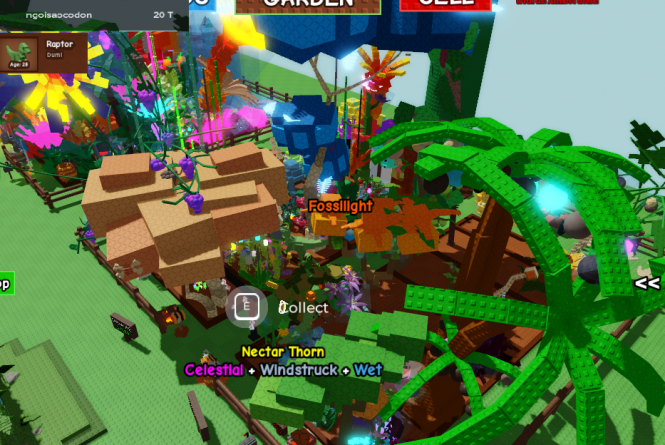The width and height of the screenshot is (665, 445).
Task: Select the ngoisaocodon player row
Action: tap(91, 16)
